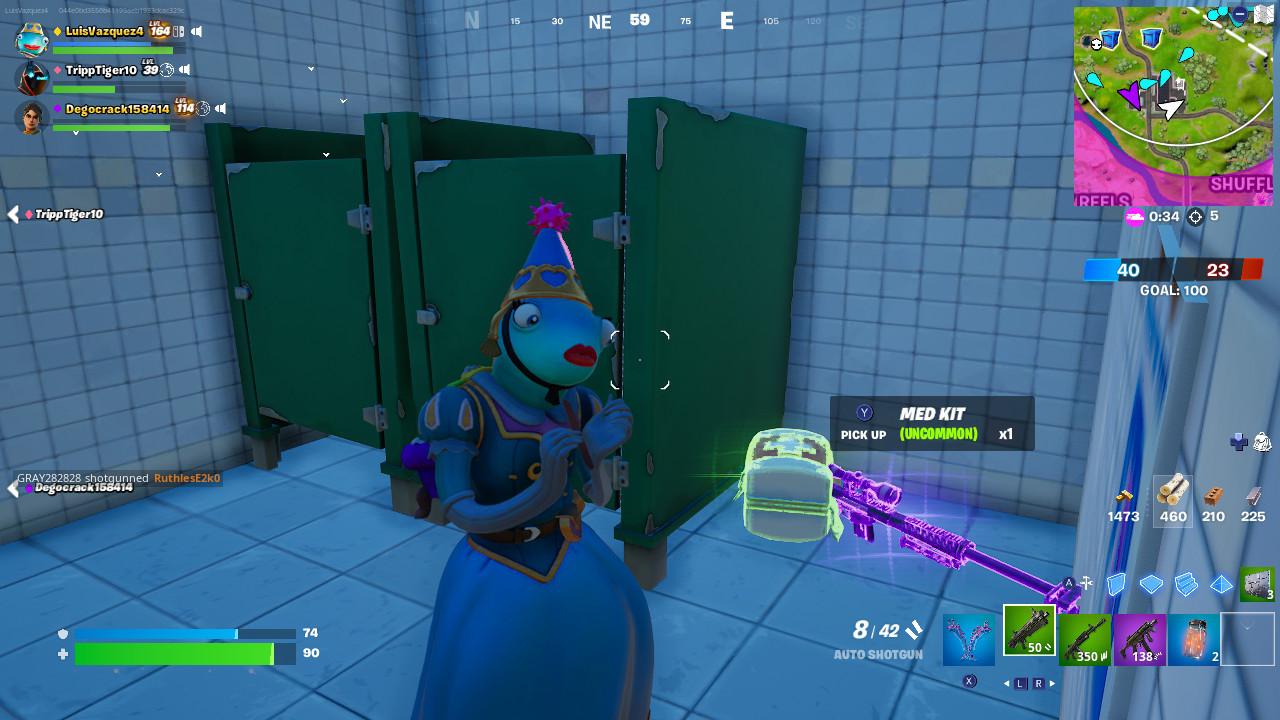Viewport: 1280px width, 720px height.
Task: Mute TrippTiger10 using the speaker icon
Action: [x=185, y=70]
